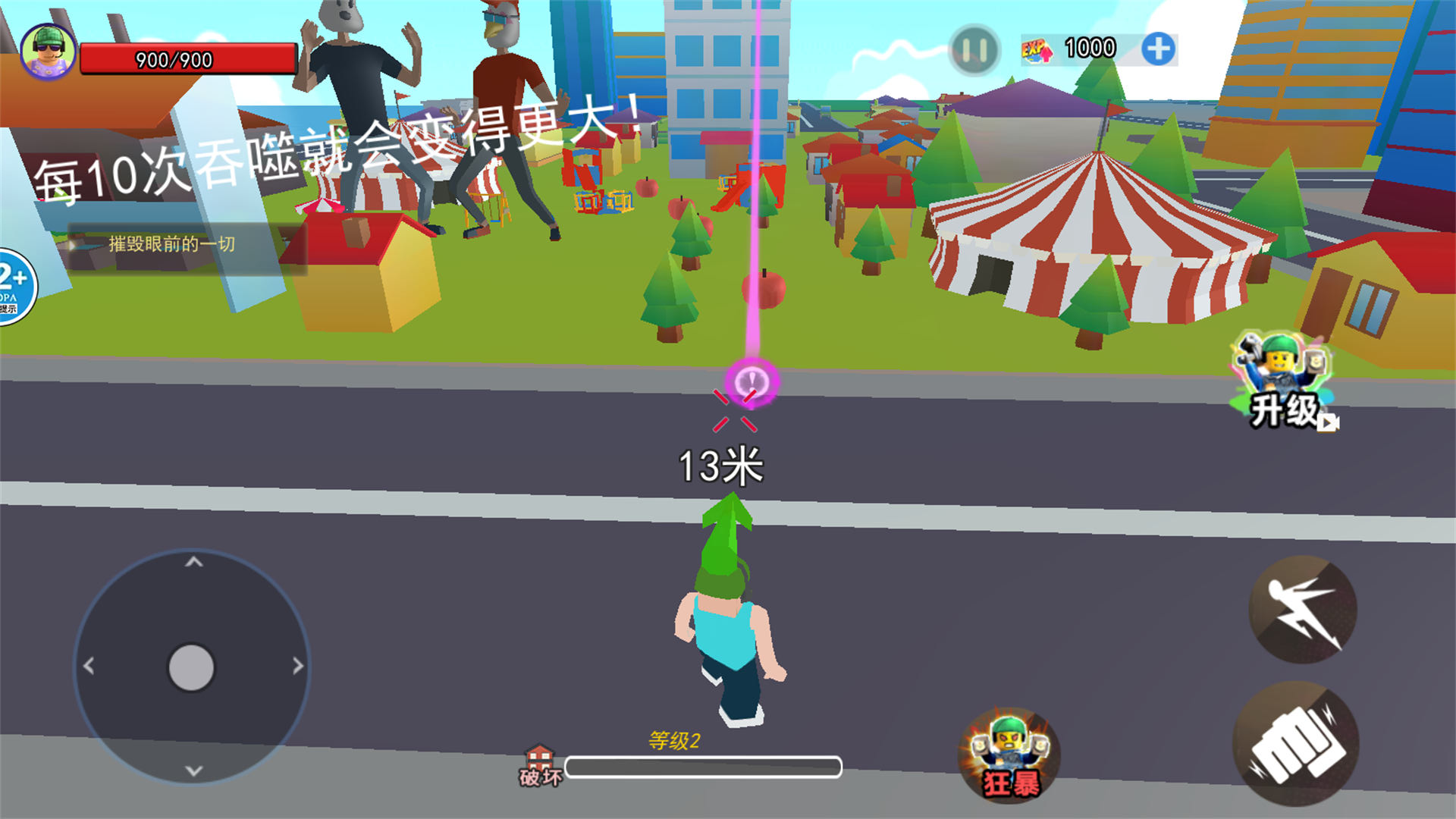Pause the game
Viewport: 1456px width, 819px height.
tap(974, 50)
